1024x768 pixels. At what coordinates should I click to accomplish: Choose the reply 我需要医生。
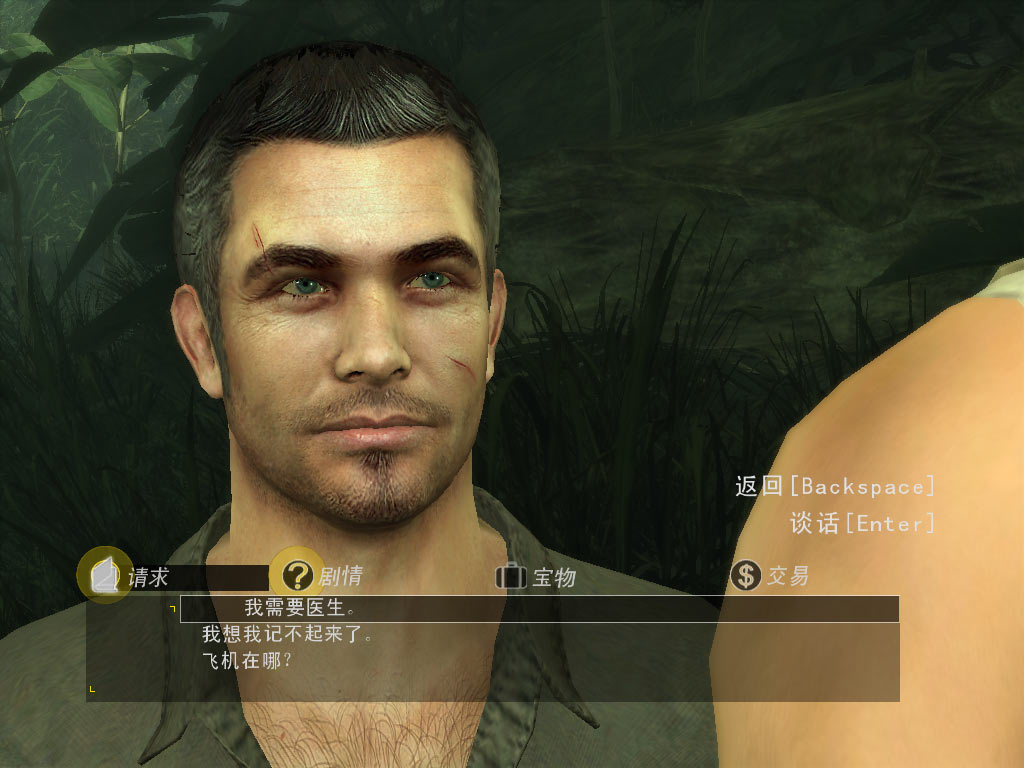[x=300, y=607]
